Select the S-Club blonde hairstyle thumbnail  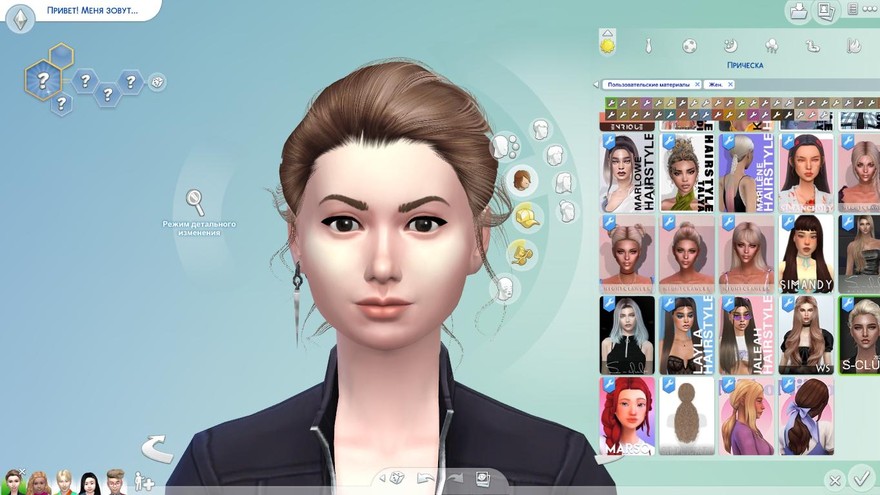pos(859,334)
